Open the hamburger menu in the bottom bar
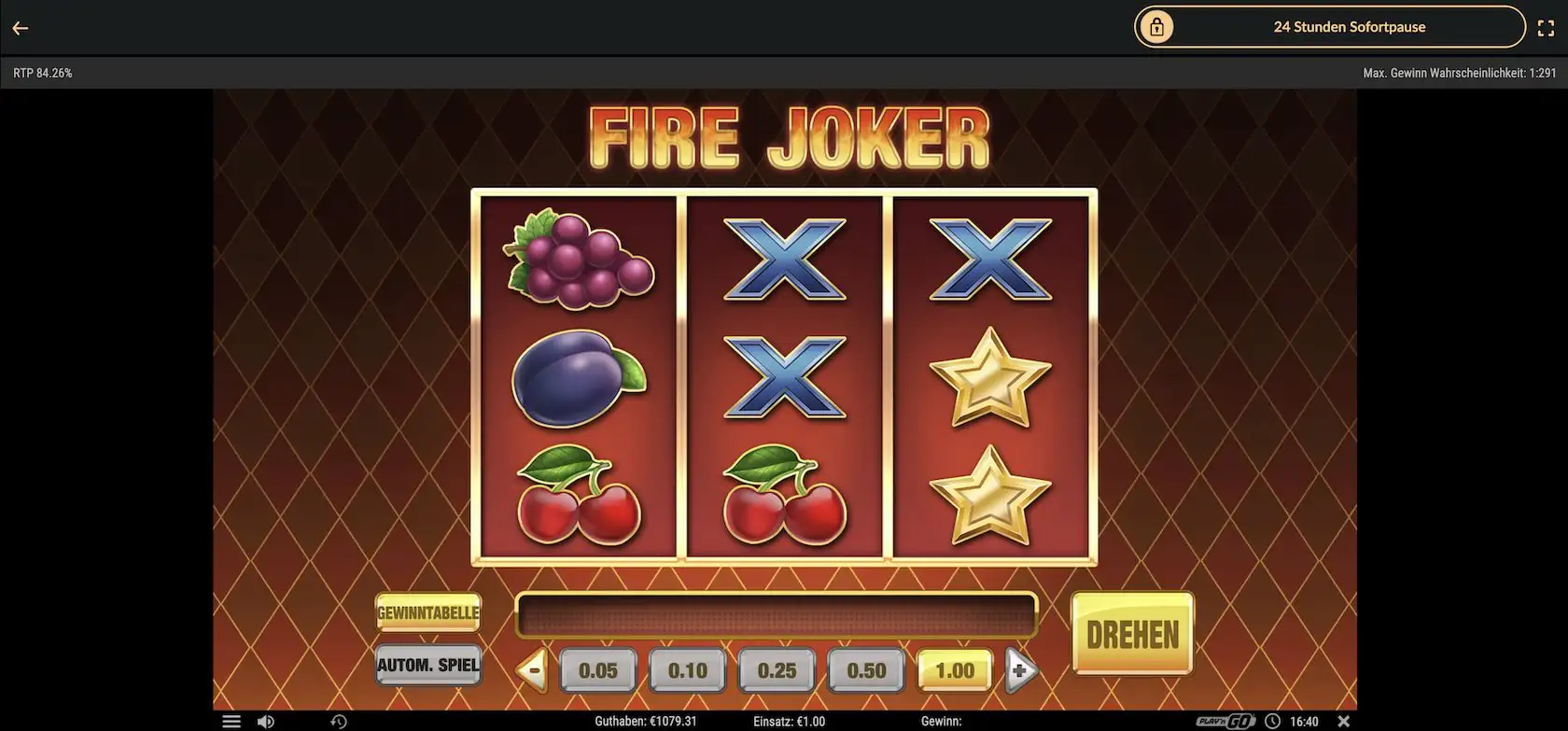The image size is (1568, 731). point(231,720)
